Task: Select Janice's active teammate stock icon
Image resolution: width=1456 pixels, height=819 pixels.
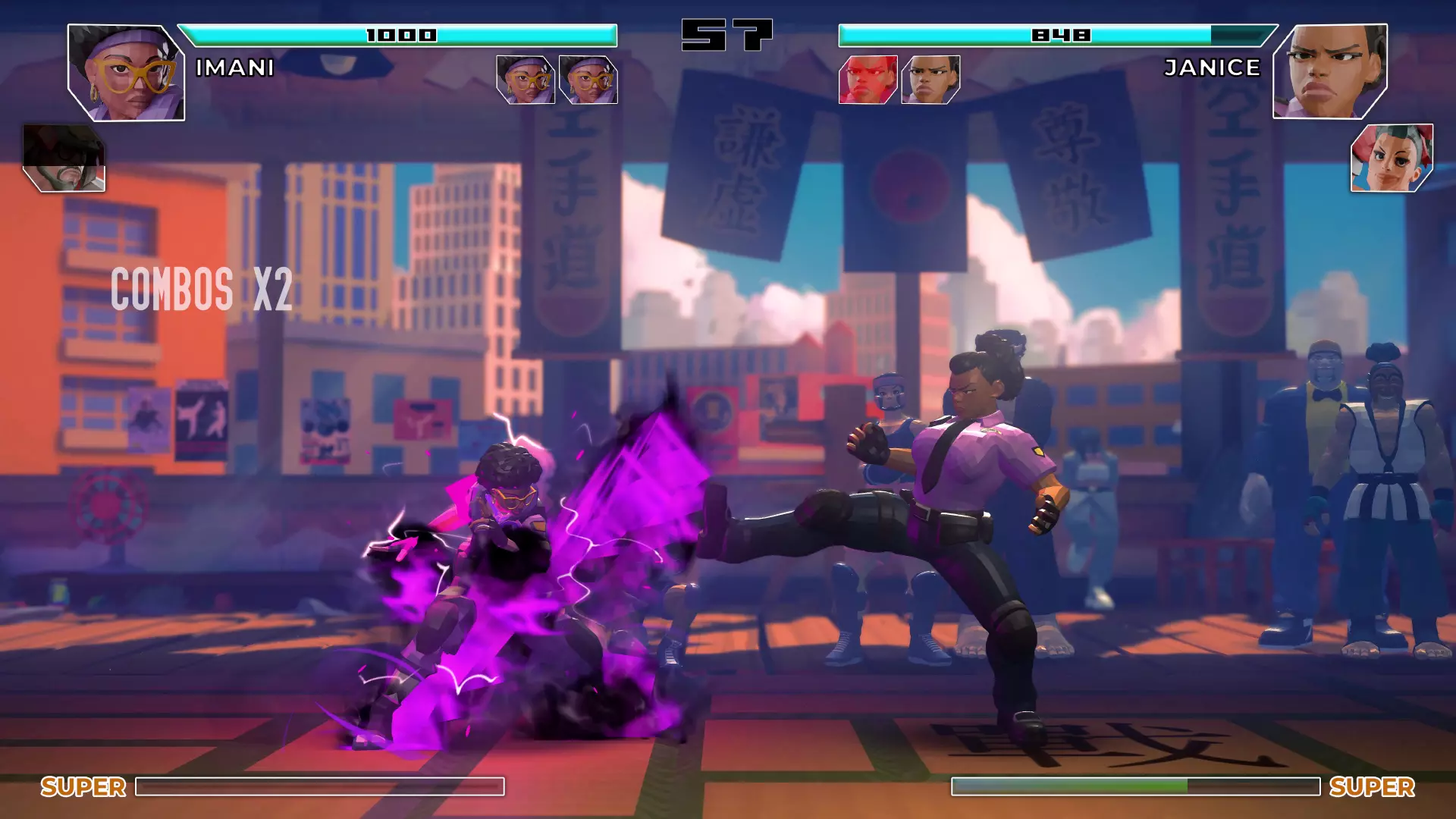Action: (x=931, y=80)
